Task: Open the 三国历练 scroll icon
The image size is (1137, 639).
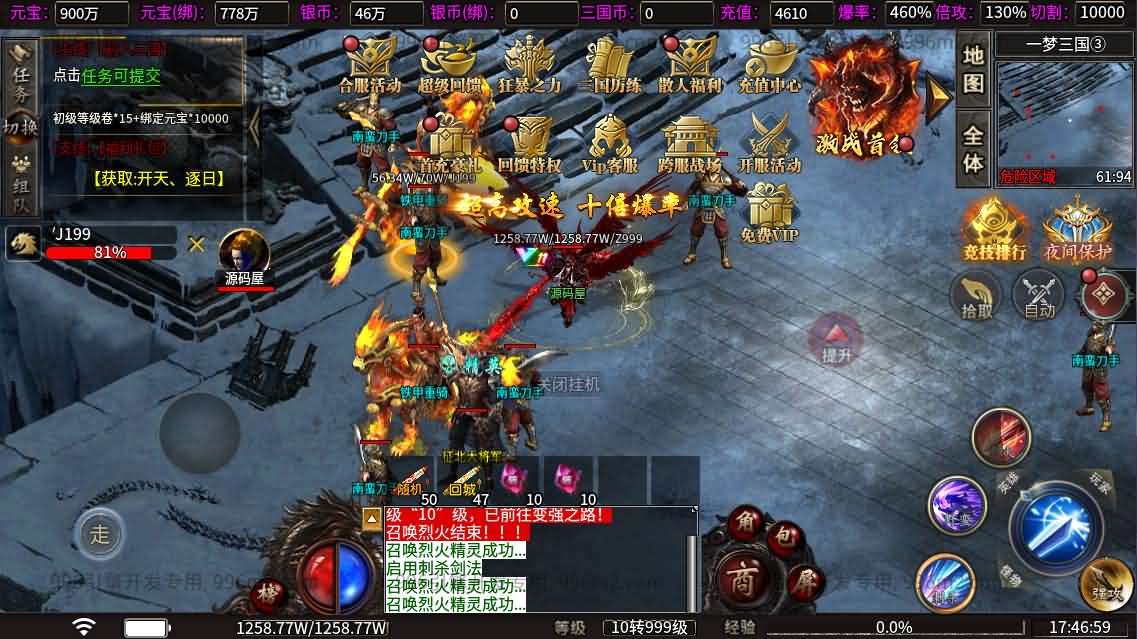Action: click(x=610, y=63)
